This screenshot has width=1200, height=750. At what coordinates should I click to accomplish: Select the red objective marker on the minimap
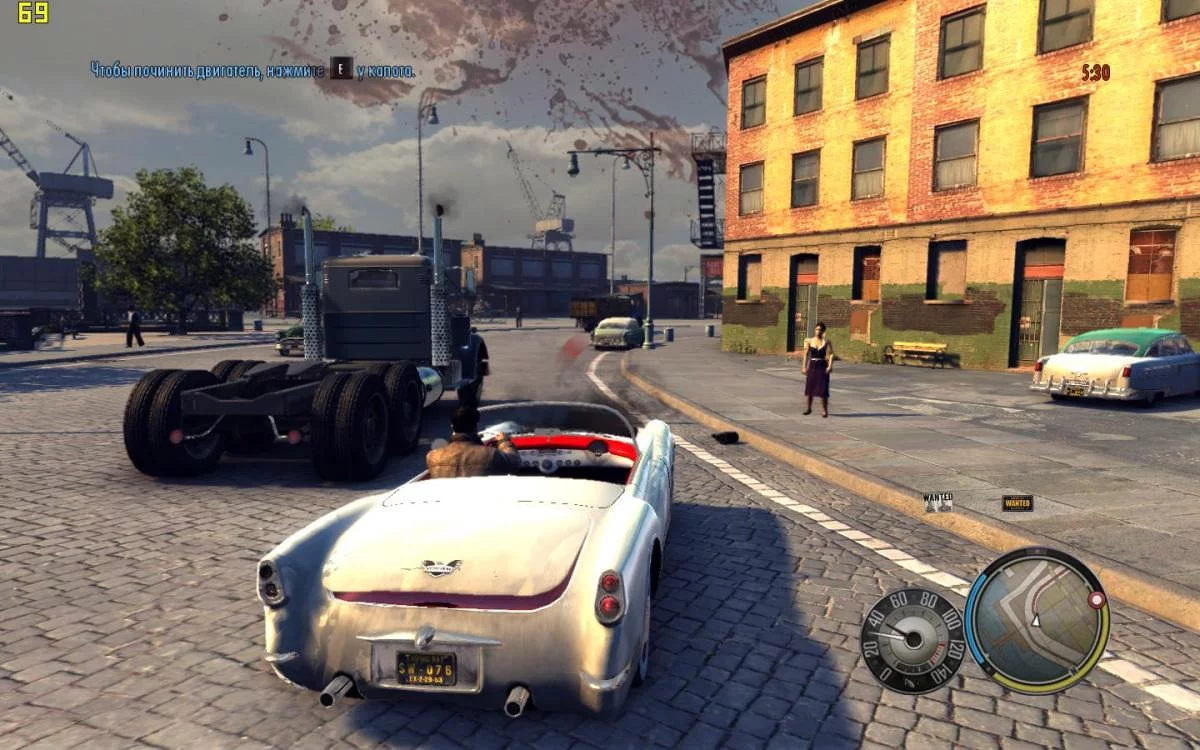pos(1096,600)
